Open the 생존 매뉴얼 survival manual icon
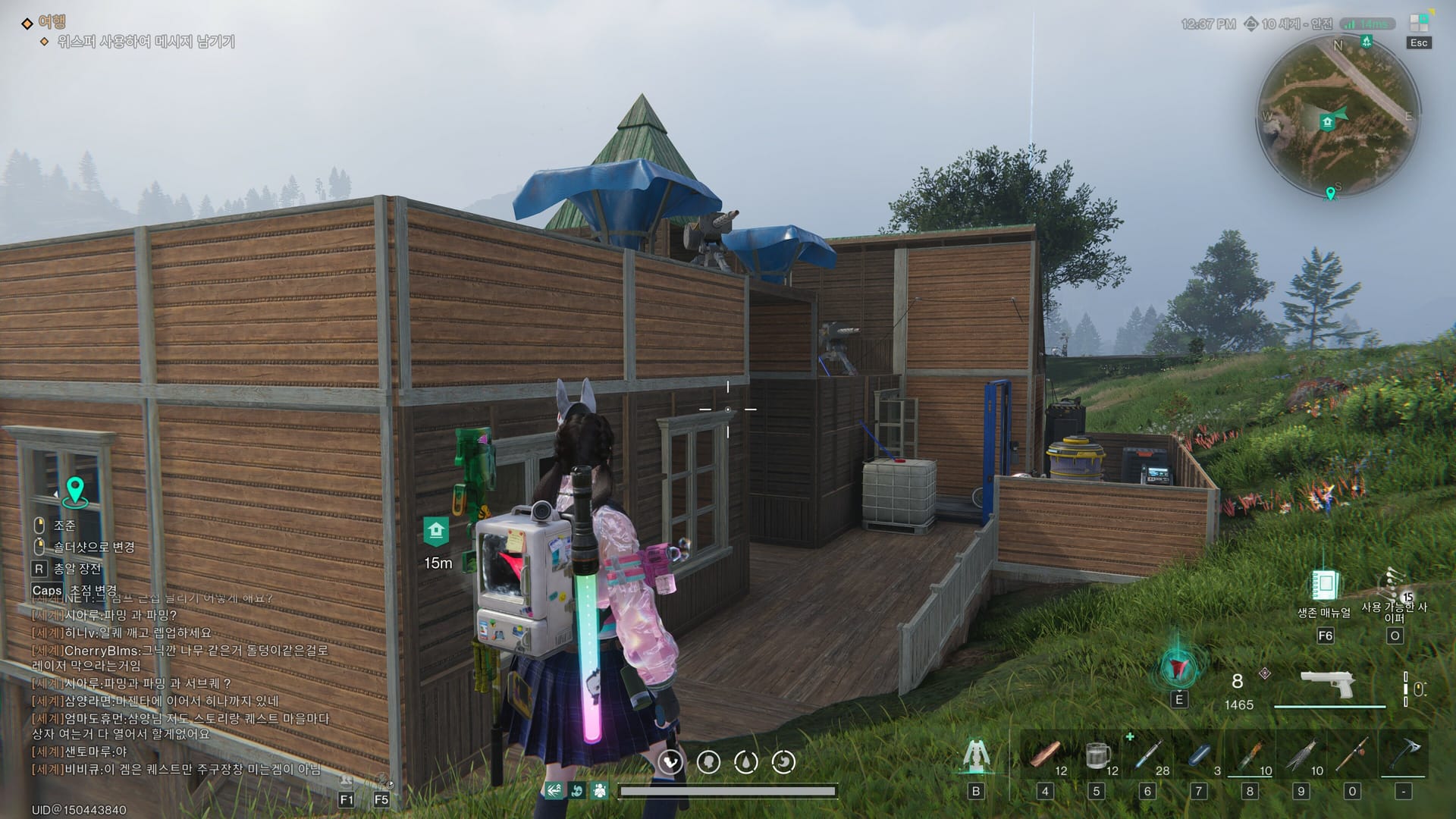Image resolution: width=1456 pixels, height=819 pixels. pos(1324,586)
